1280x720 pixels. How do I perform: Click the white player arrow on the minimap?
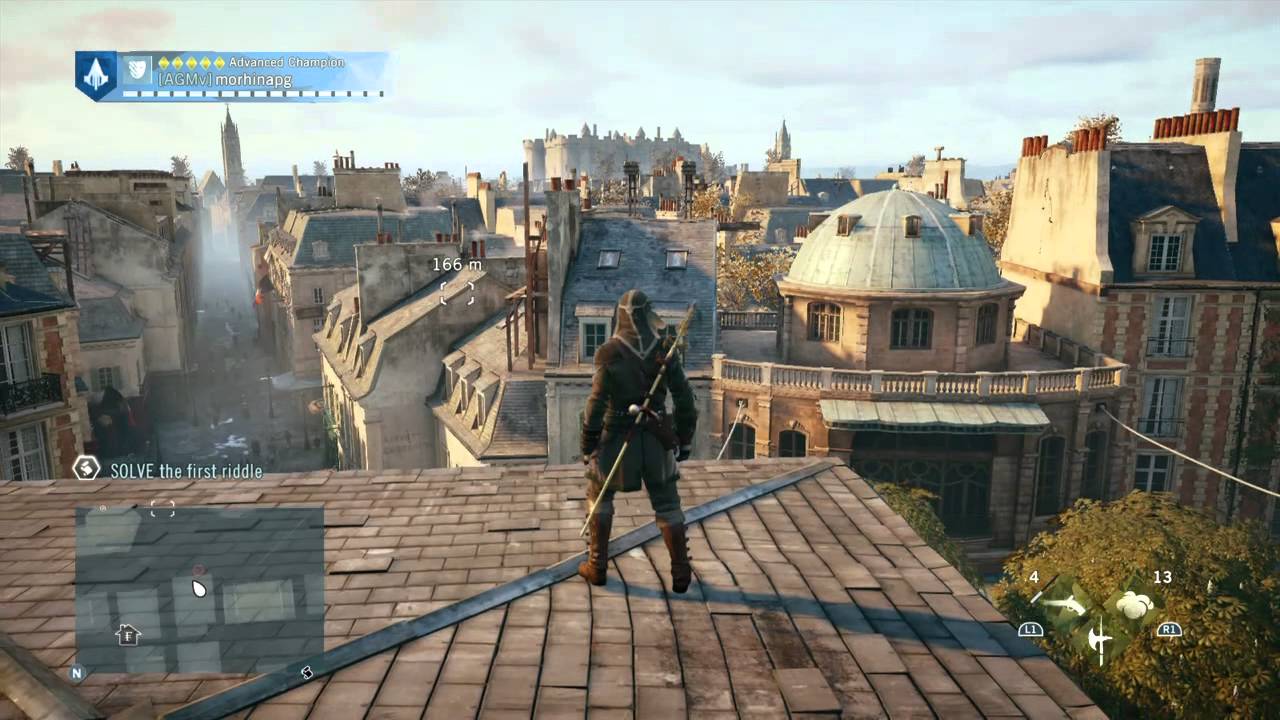coord(199,589)
